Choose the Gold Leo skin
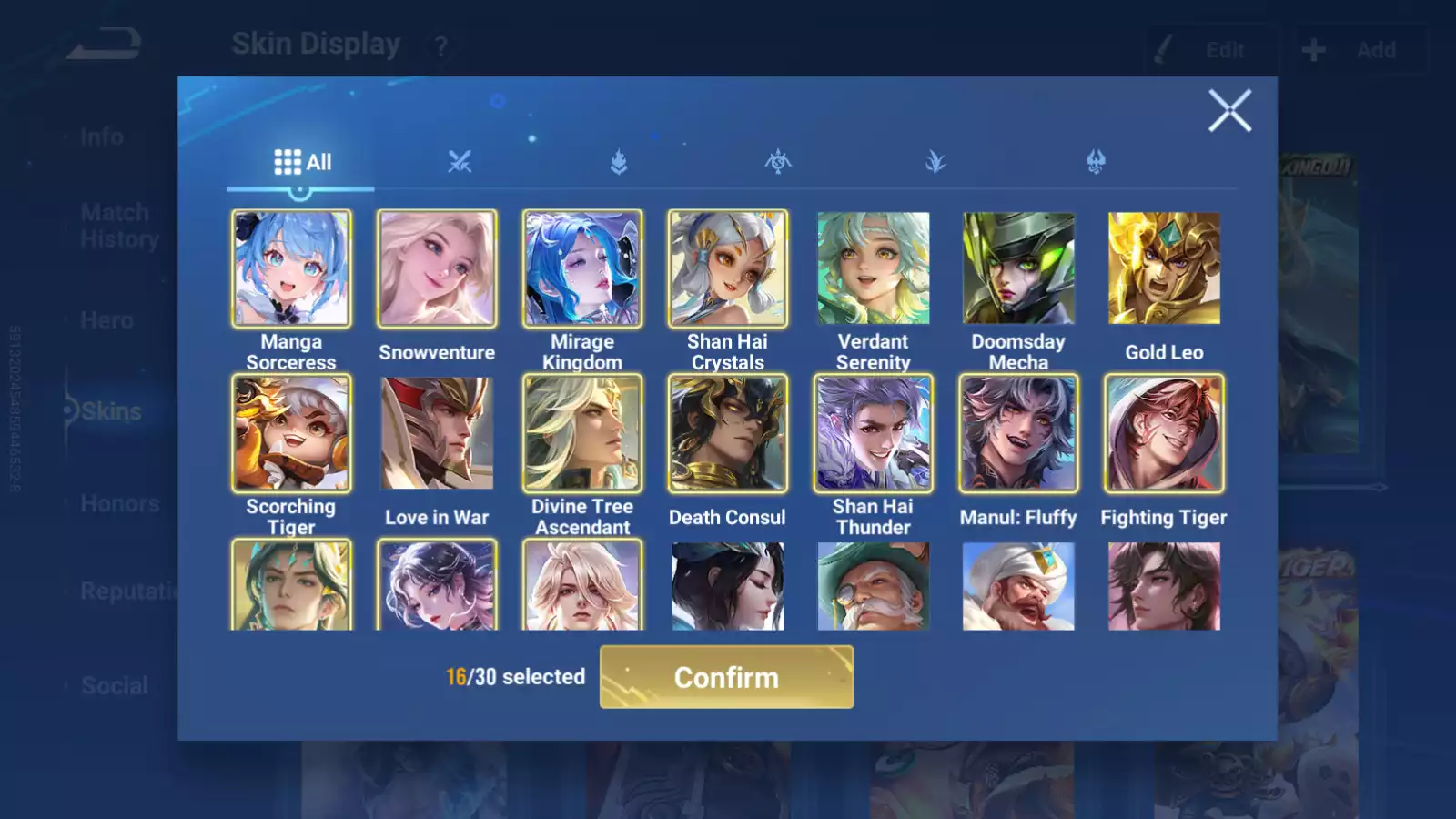Screen dimensions: 1456x819 pyautogui.click(x=1164, y=268)
